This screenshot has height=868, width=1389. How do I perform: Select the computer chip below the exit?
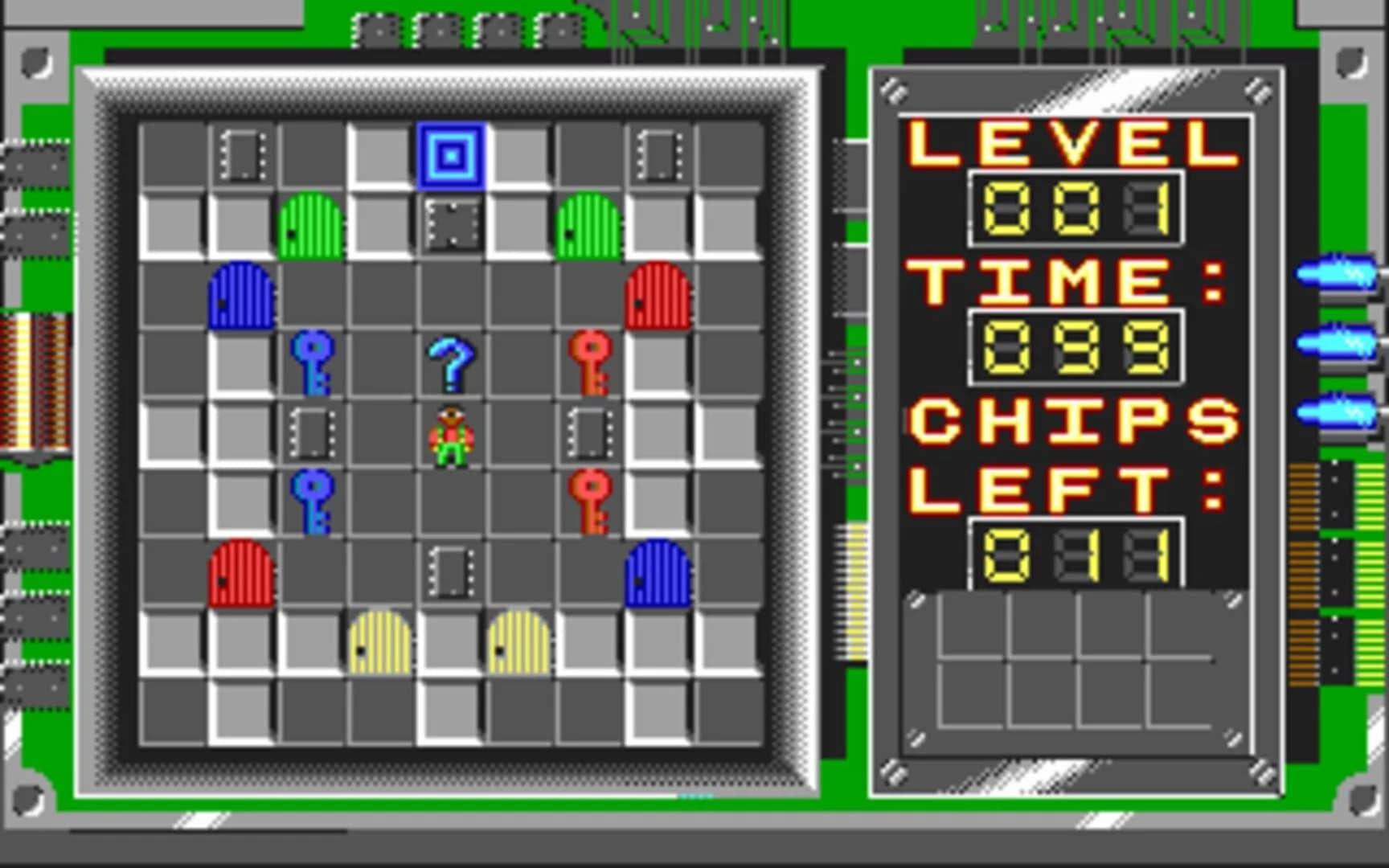[x=452, y=223]
